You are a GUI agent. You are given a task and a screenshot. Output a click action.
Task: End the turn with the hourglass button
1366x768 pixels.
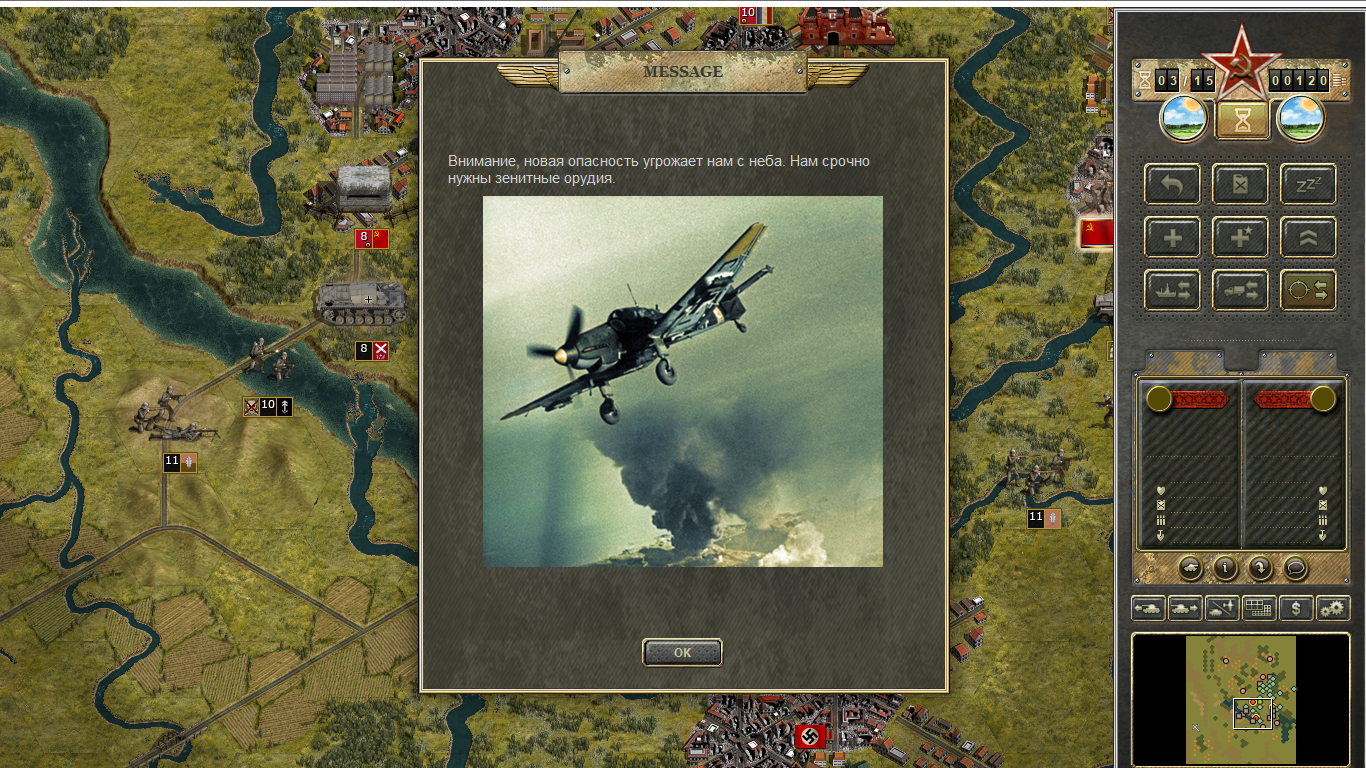1242,120
